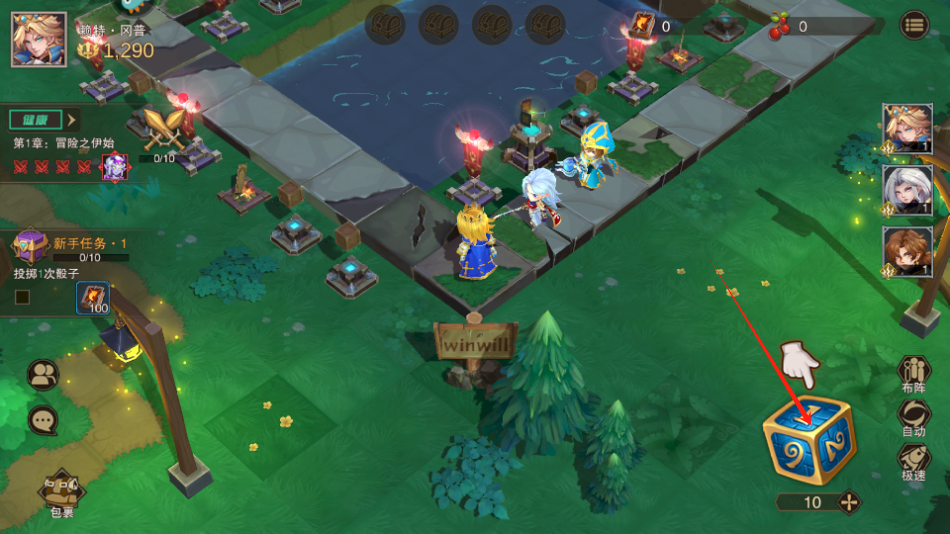
Task: Open the hamburger menu in the top corner
Action: [914, 26]
